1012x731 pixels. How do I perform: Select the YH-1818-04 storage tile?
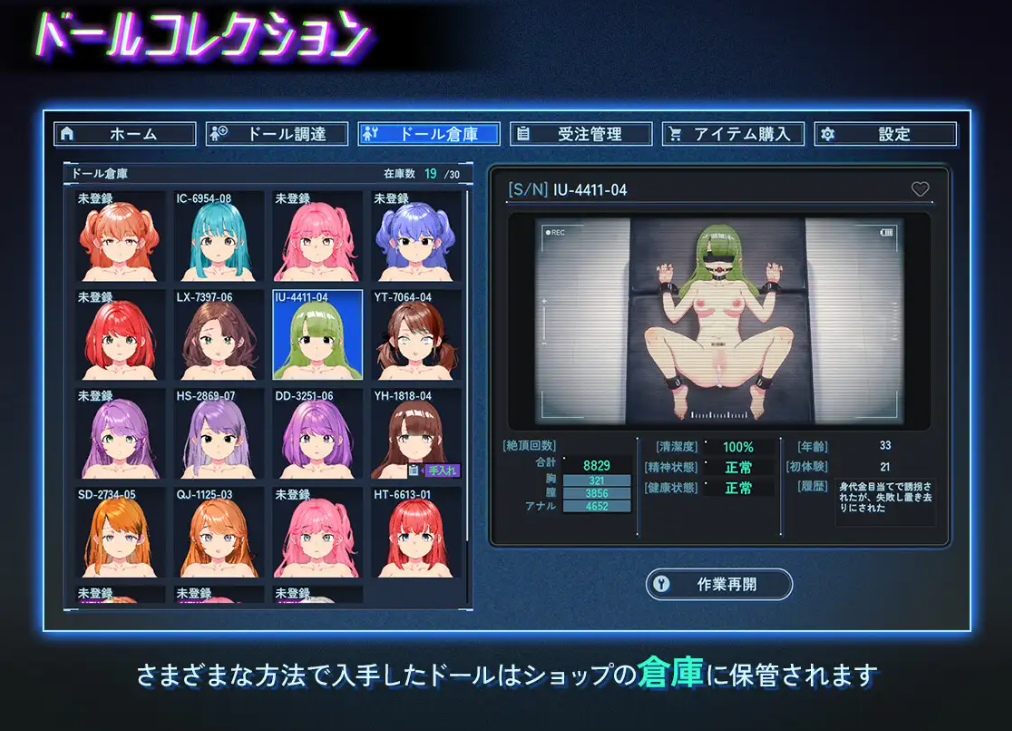(416, 435)
